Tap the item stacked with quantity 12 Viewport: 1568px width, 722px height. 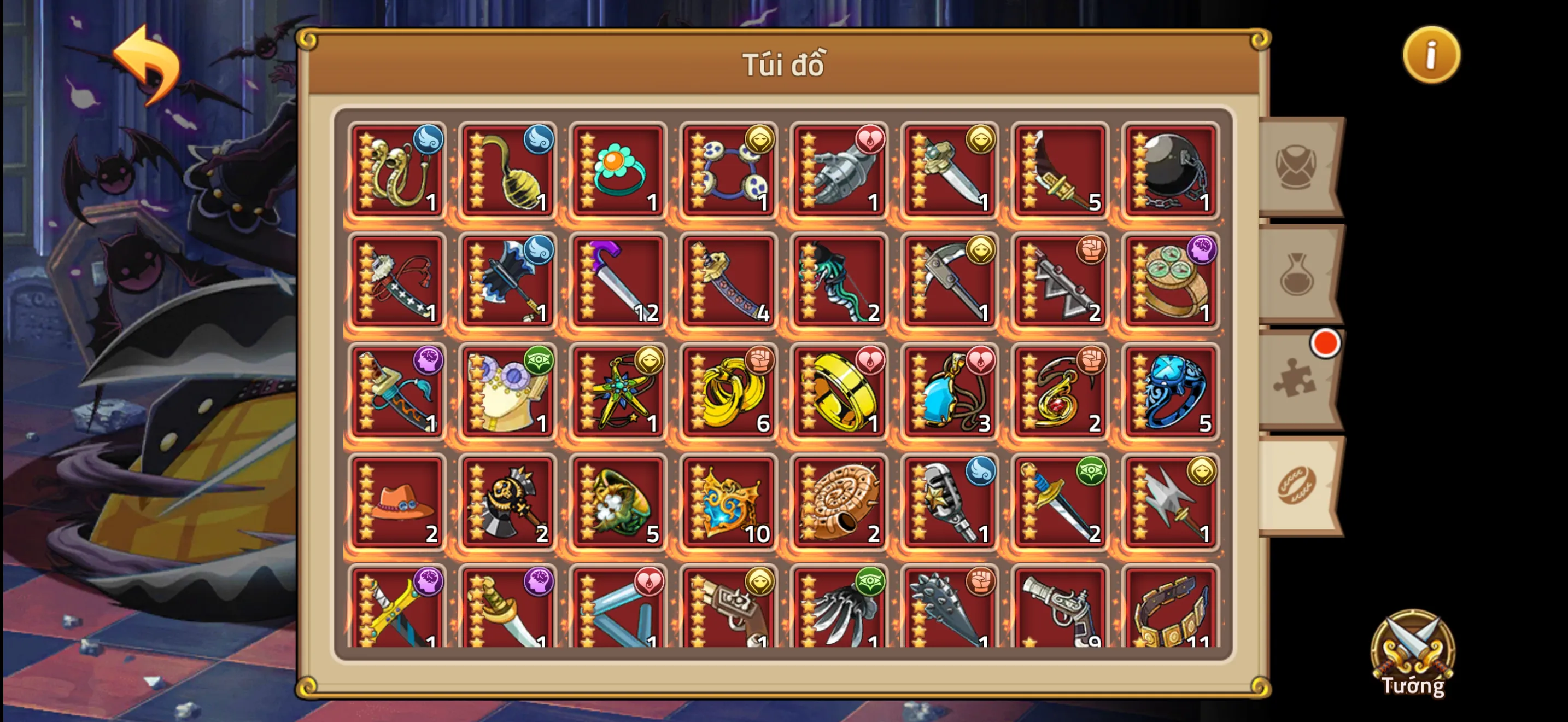pyautogui.click(x=617, y=280)
